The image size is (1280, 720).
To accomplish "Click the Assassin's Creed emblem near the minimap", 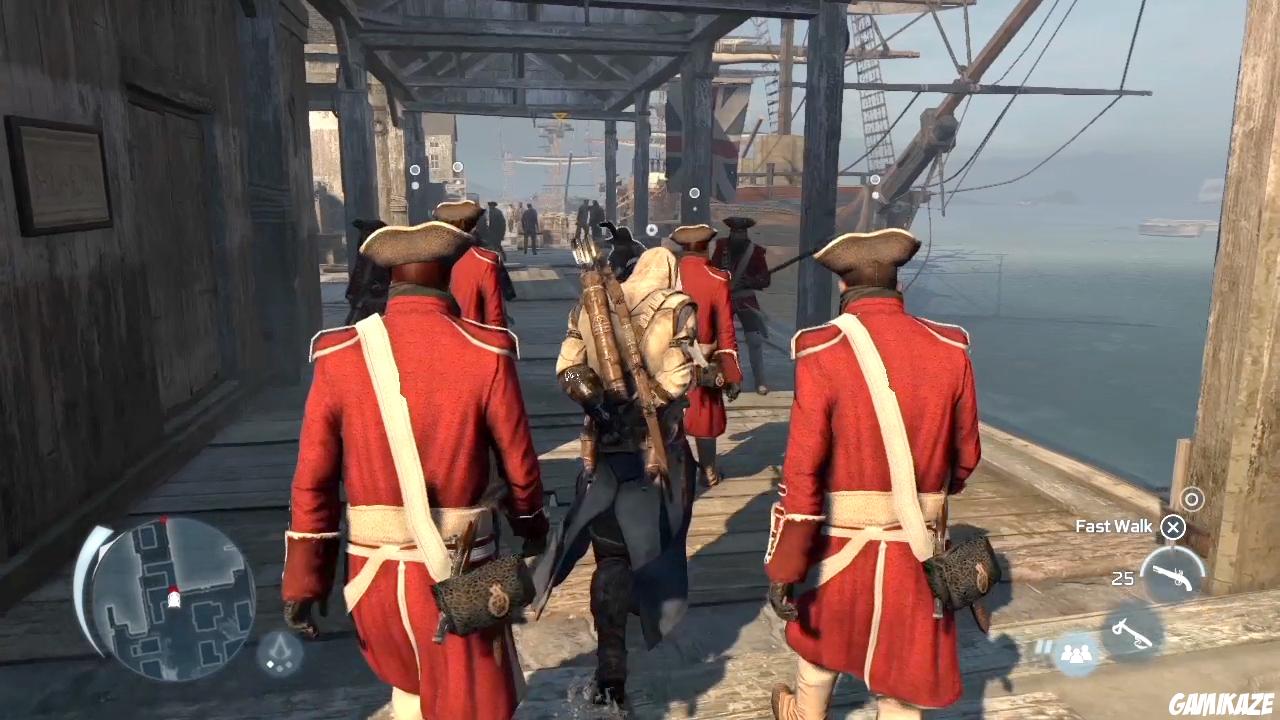I will coord(277,651).
